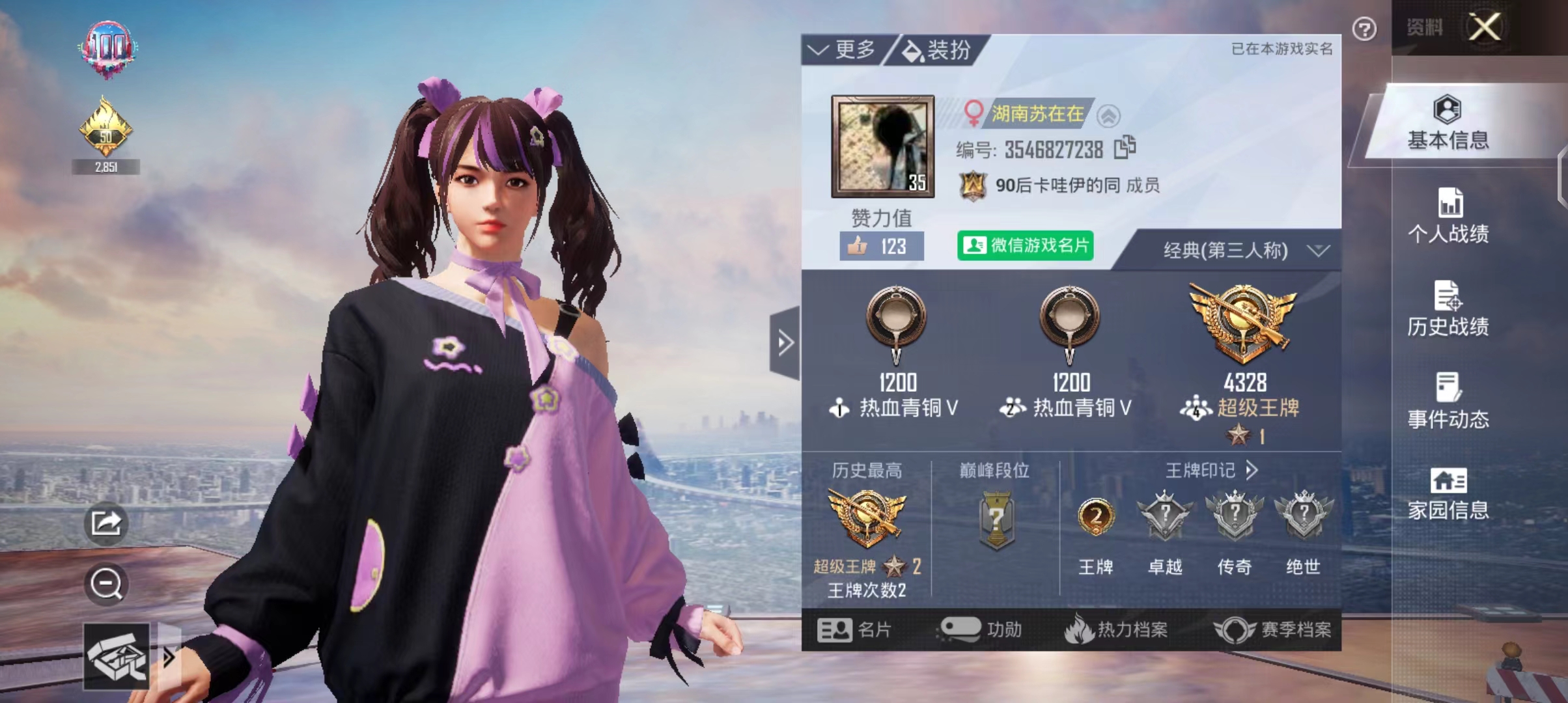Expand the 更多 dropdown
The image size is (1568, 703).
point(843,49)
